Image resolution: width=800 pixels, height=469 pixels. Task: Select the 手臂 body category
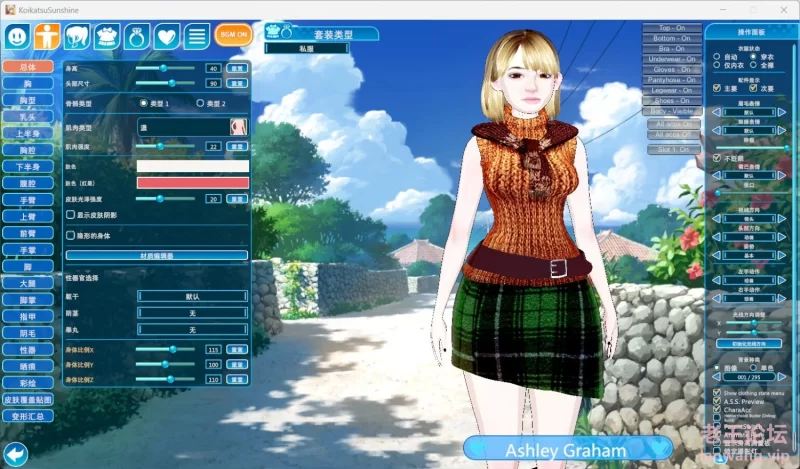pos(27,200)
